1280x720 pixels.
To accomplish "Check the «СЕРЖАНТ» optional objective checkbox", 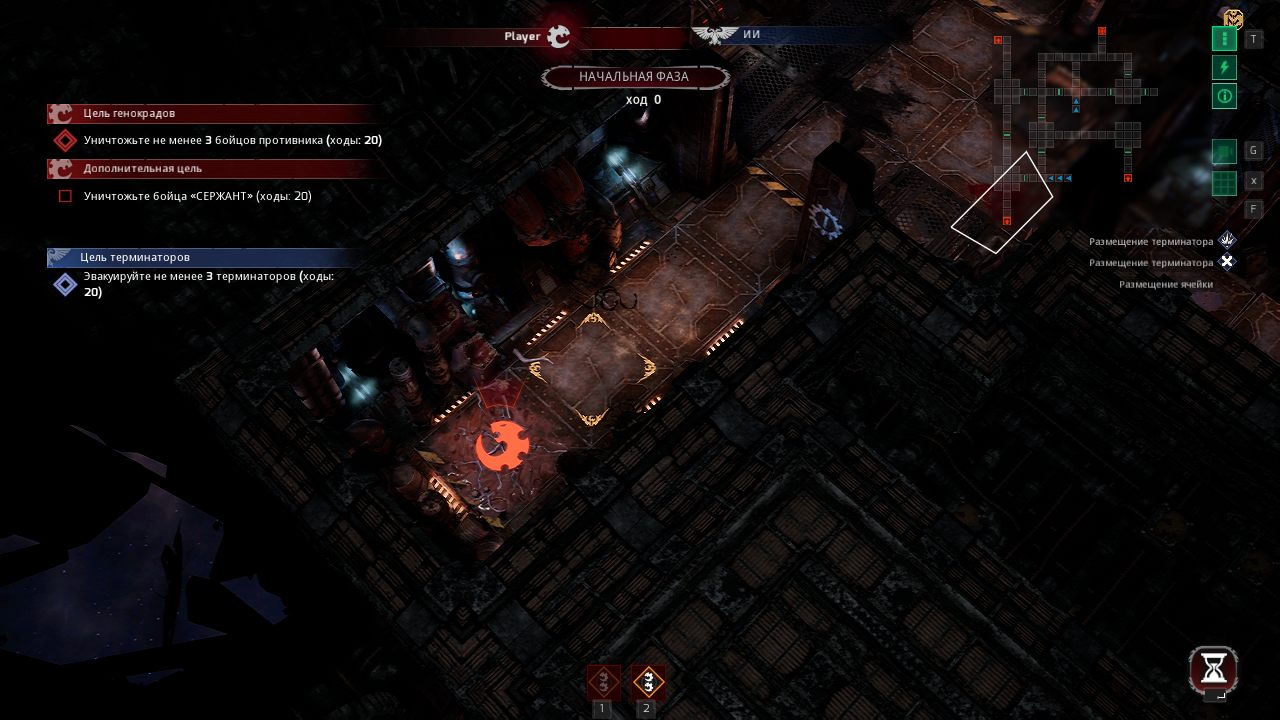I will point(65,196).
